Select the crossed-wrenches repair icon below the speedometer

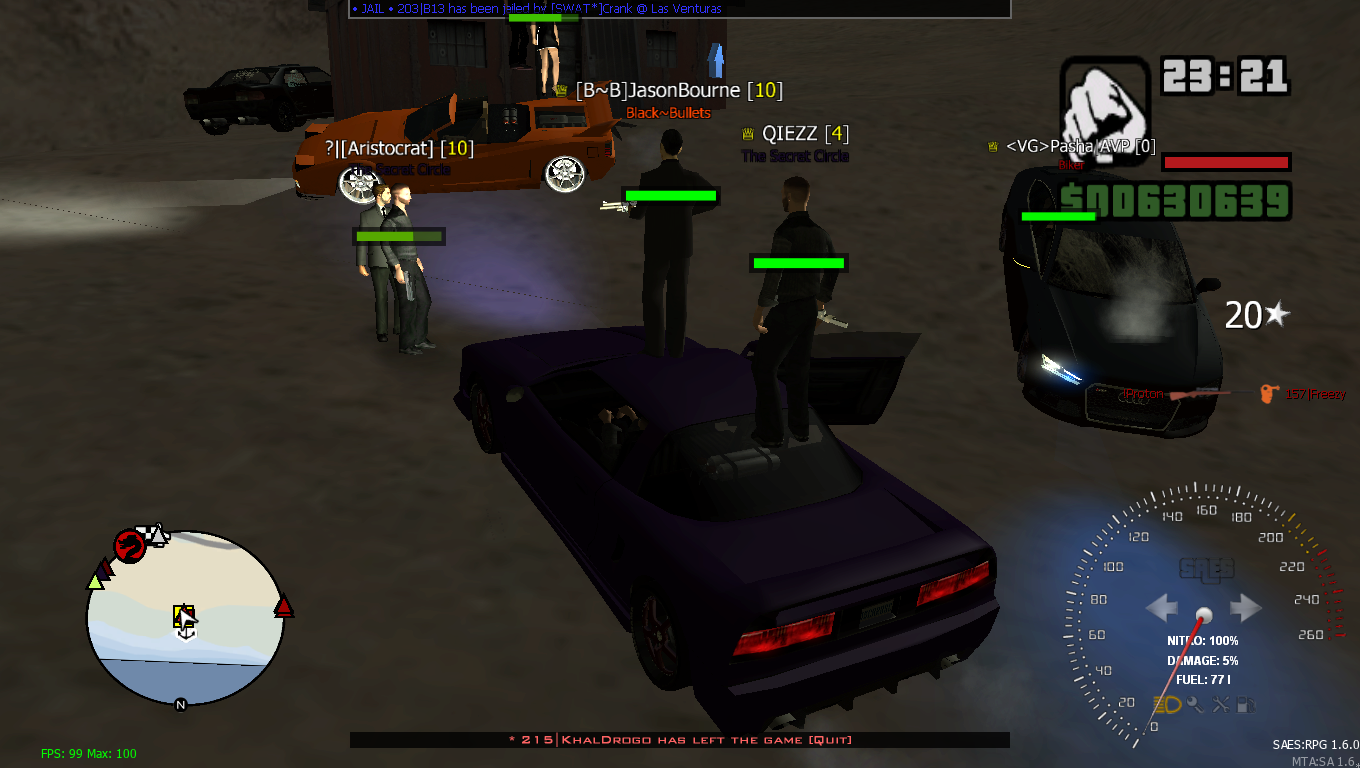click(1222, 705)
